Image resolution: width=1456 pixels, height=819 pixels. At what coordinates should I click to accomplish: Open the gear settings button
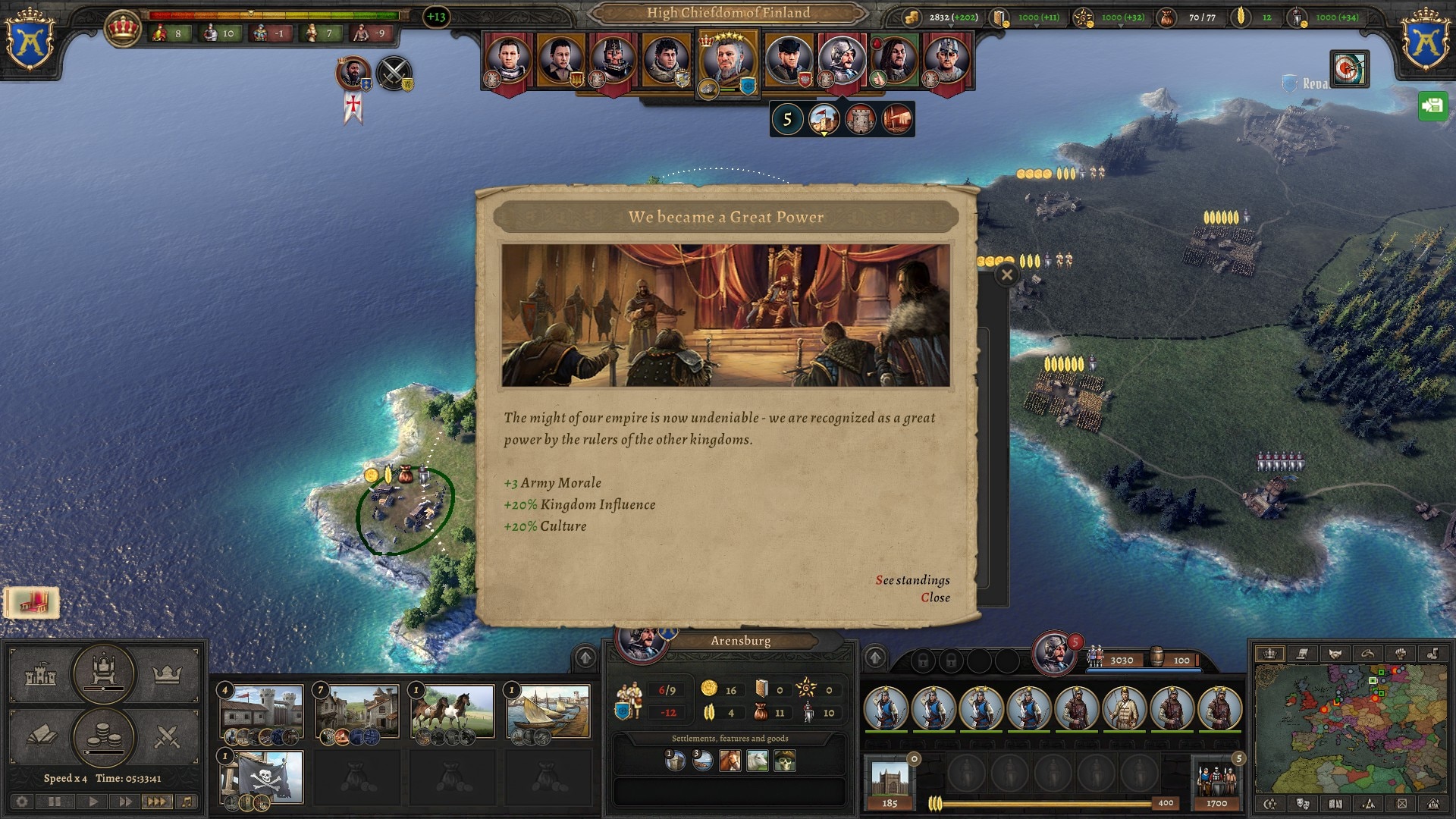(x=23, y=802)
